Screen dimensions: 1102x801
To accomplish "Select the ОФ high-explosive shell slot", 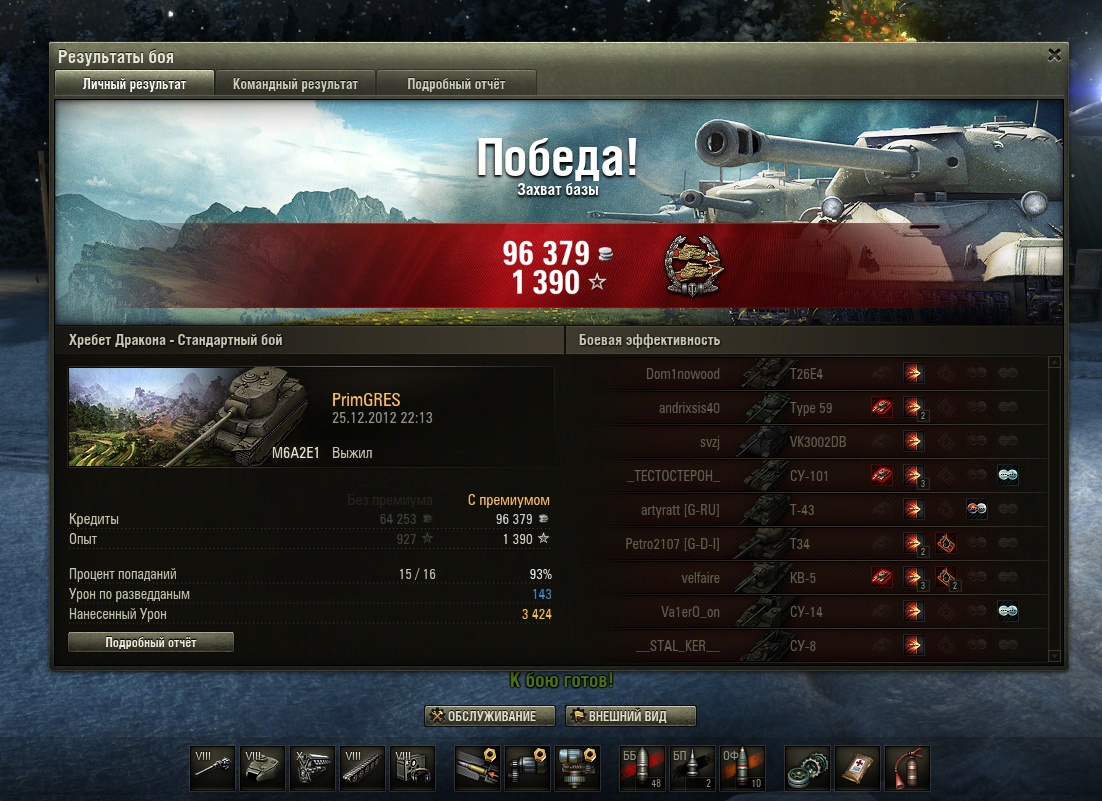I will [741, 768].
